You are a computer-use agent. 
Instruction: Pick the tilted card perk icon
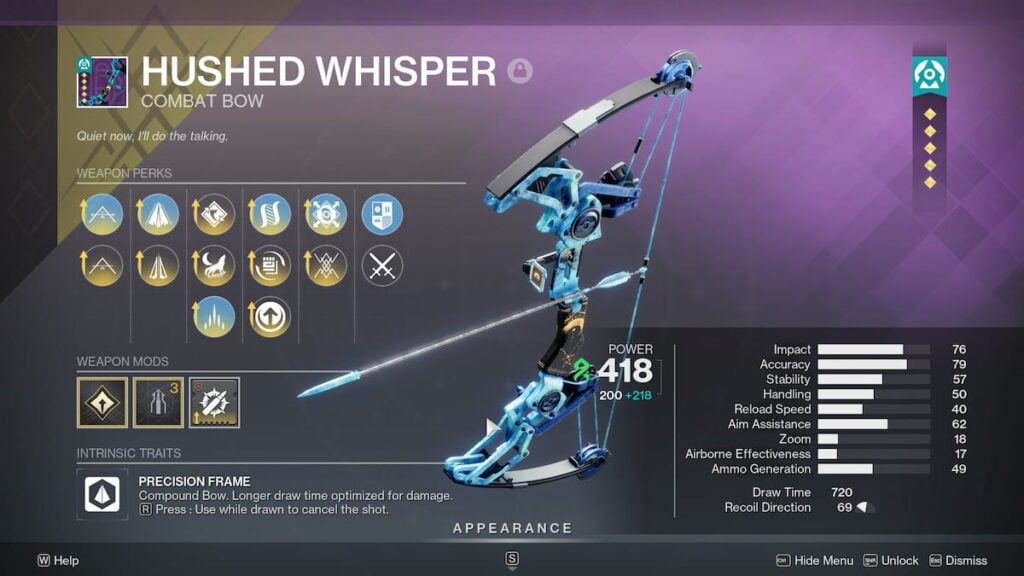pos(214,214)
